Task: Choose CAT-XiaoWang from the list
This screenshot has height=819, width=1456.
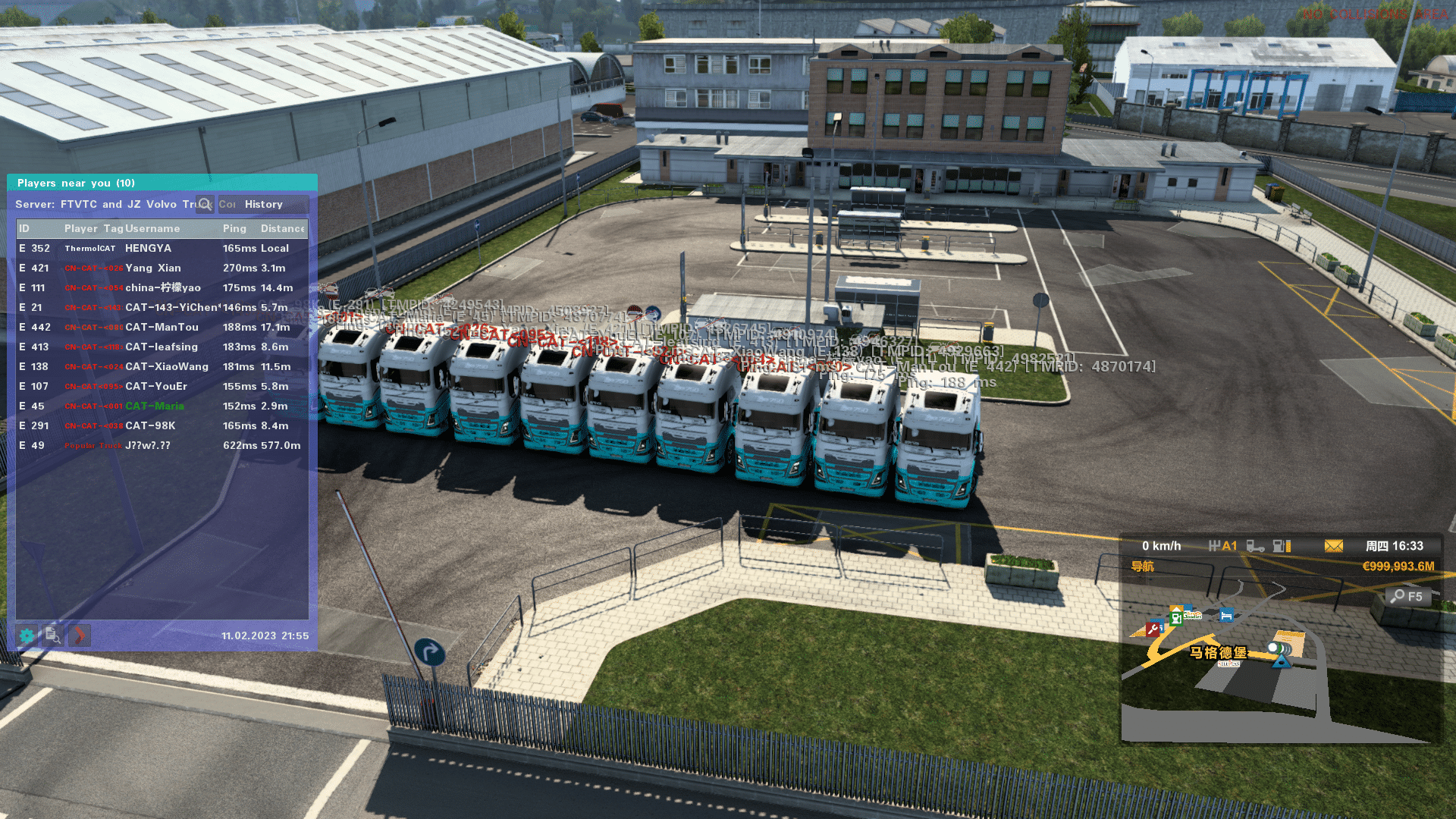Action: 166,367
